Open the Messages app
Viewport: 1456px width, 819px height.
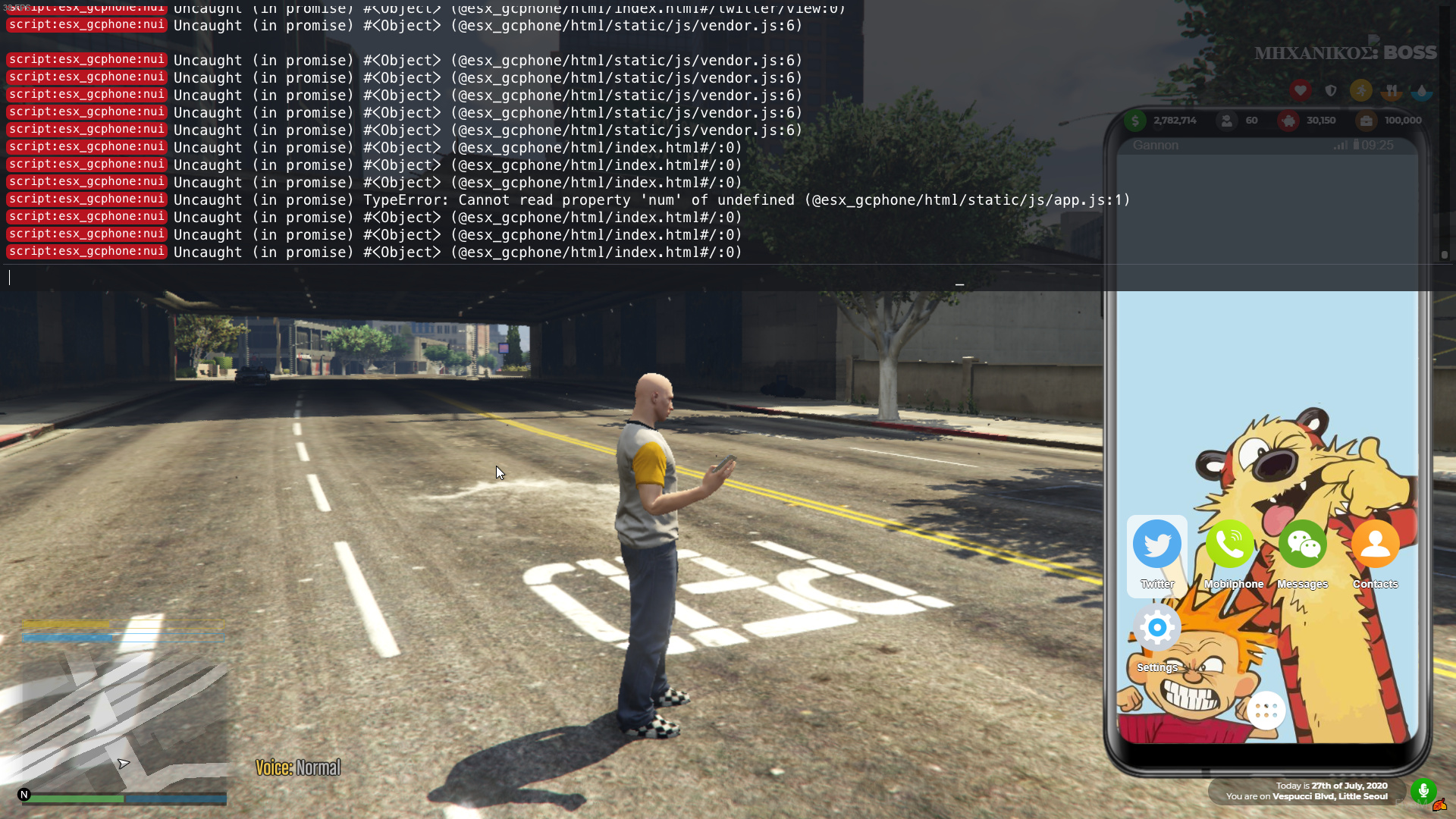pos(1302,544)
